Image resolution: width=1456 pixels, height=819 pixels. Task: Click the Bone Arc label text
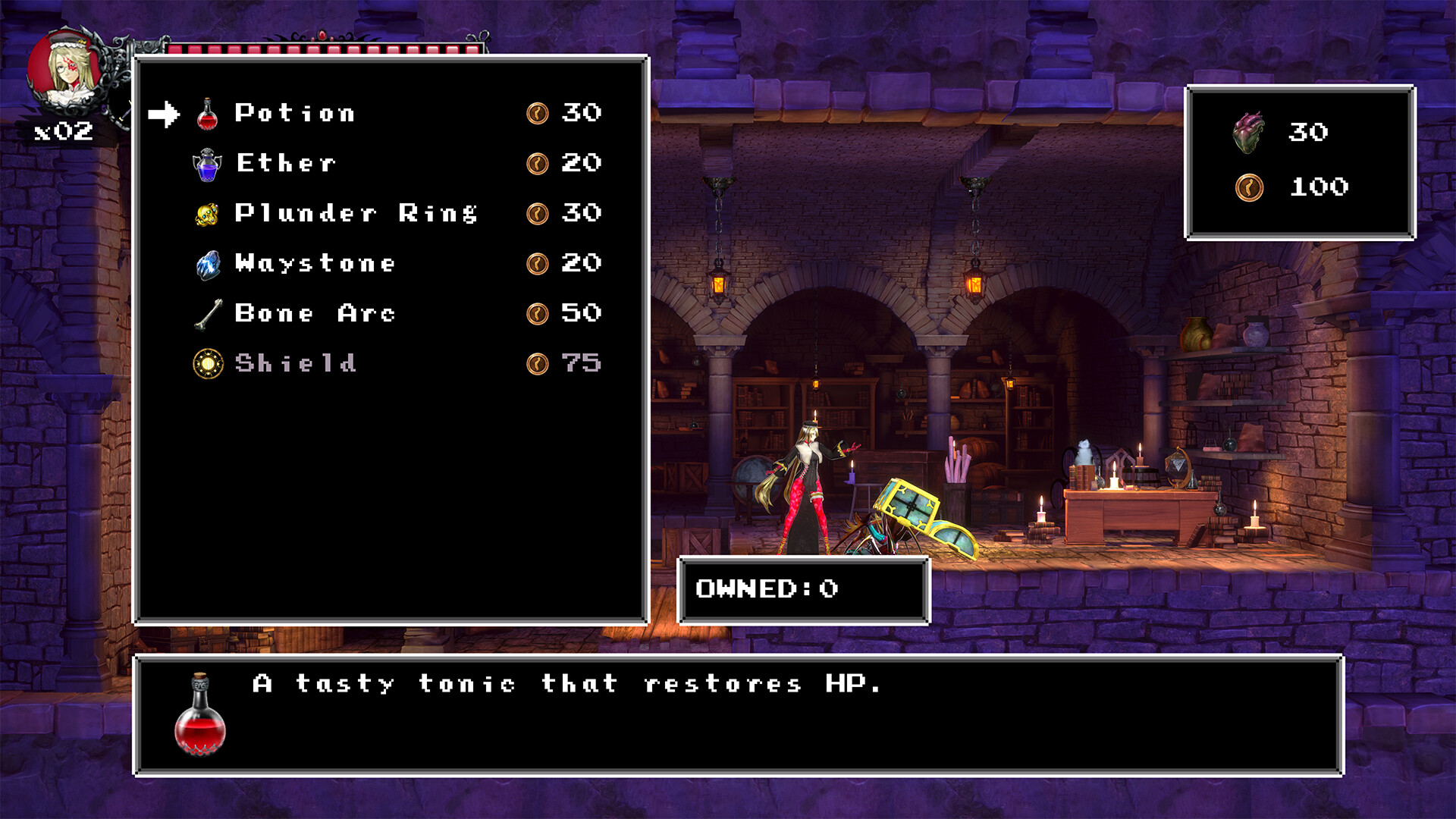coord(313,312)
